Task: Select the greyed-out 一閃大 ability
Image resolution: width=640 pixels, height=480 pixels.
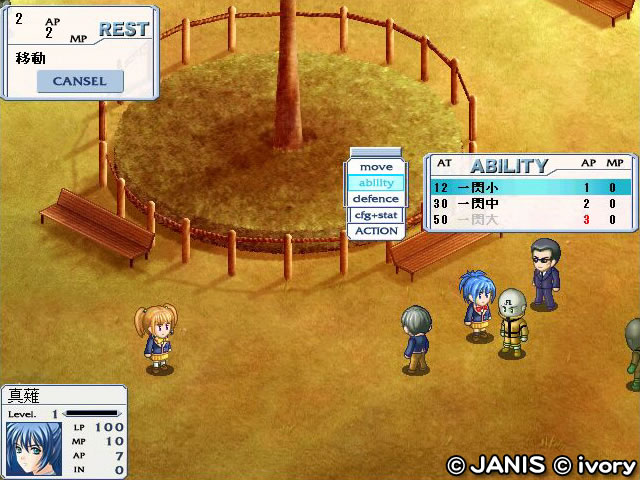Action: pos(530,219)
